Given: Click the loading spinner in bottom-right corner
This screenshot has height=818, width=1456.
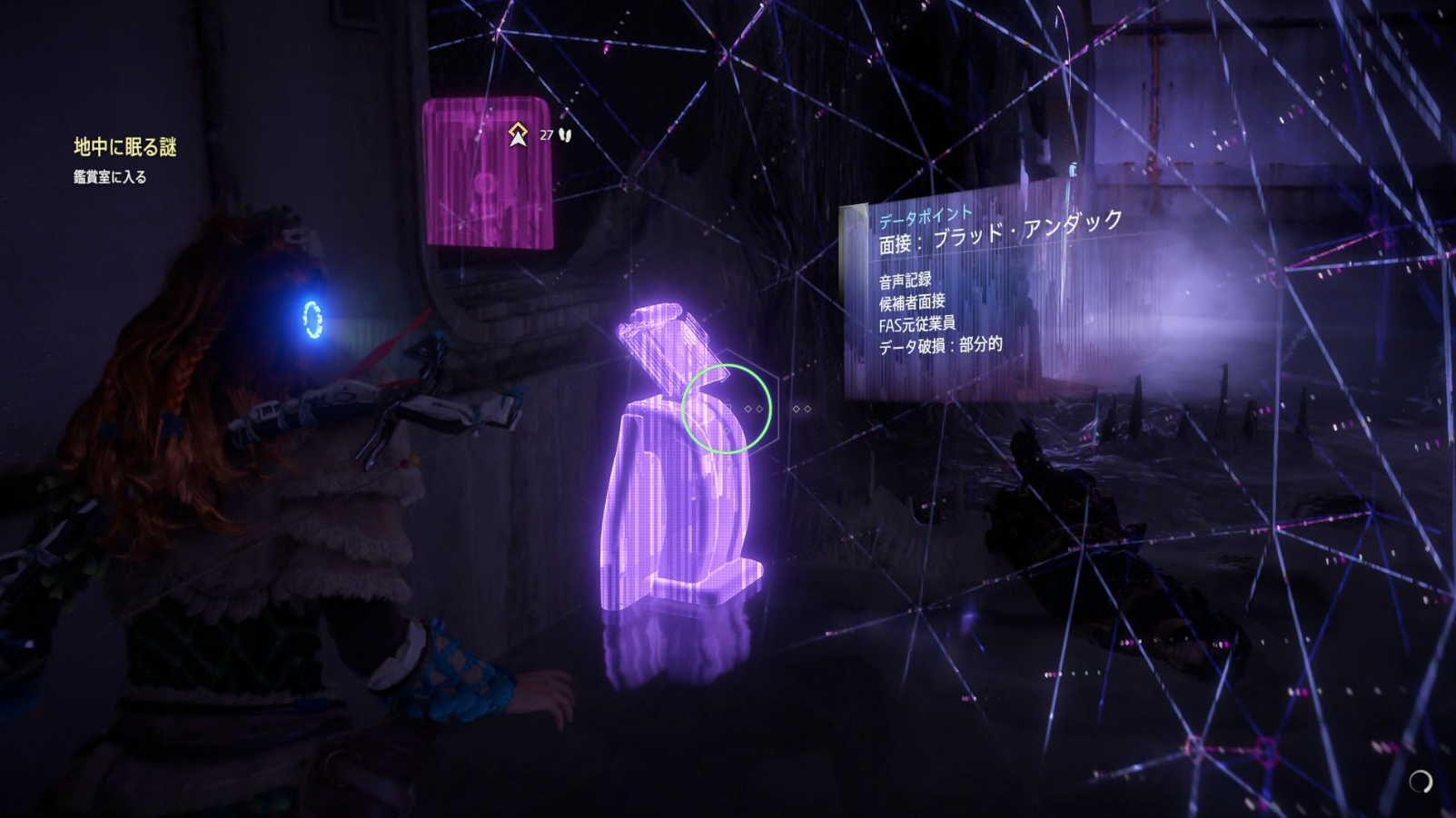Looking at the screenshot, I should [1421, 782].
